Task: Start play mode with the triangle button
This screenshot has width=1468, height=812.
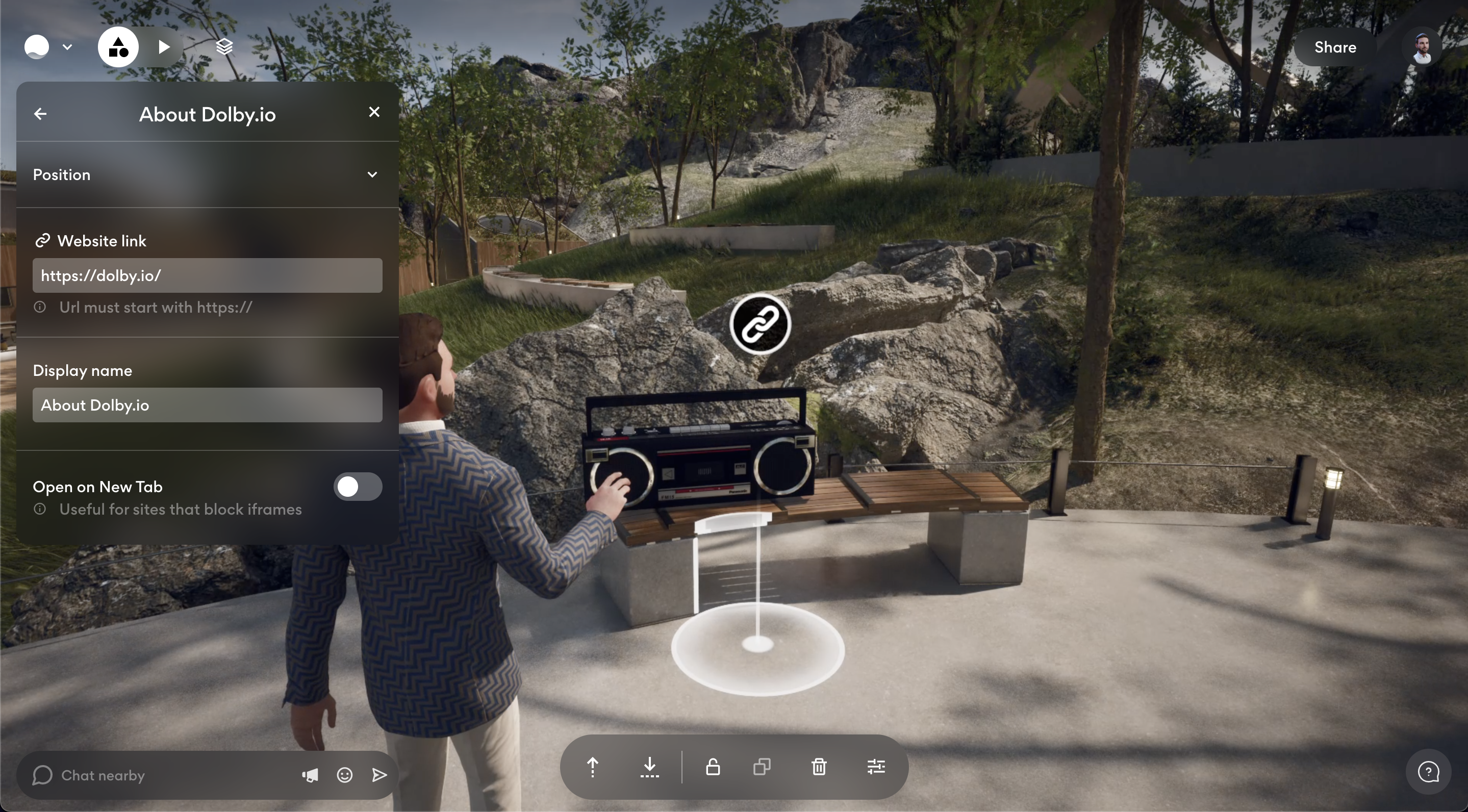Action: [x=164, y=47]
